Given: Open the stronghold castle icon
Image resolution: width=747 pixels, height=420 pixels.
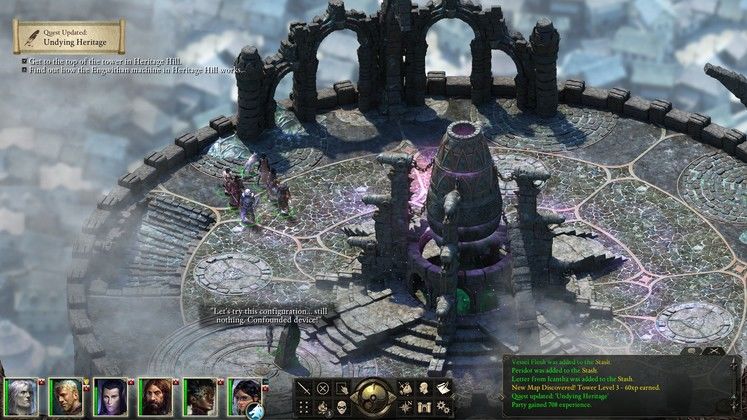Looking at the screenshot, I should pos(423,407).
